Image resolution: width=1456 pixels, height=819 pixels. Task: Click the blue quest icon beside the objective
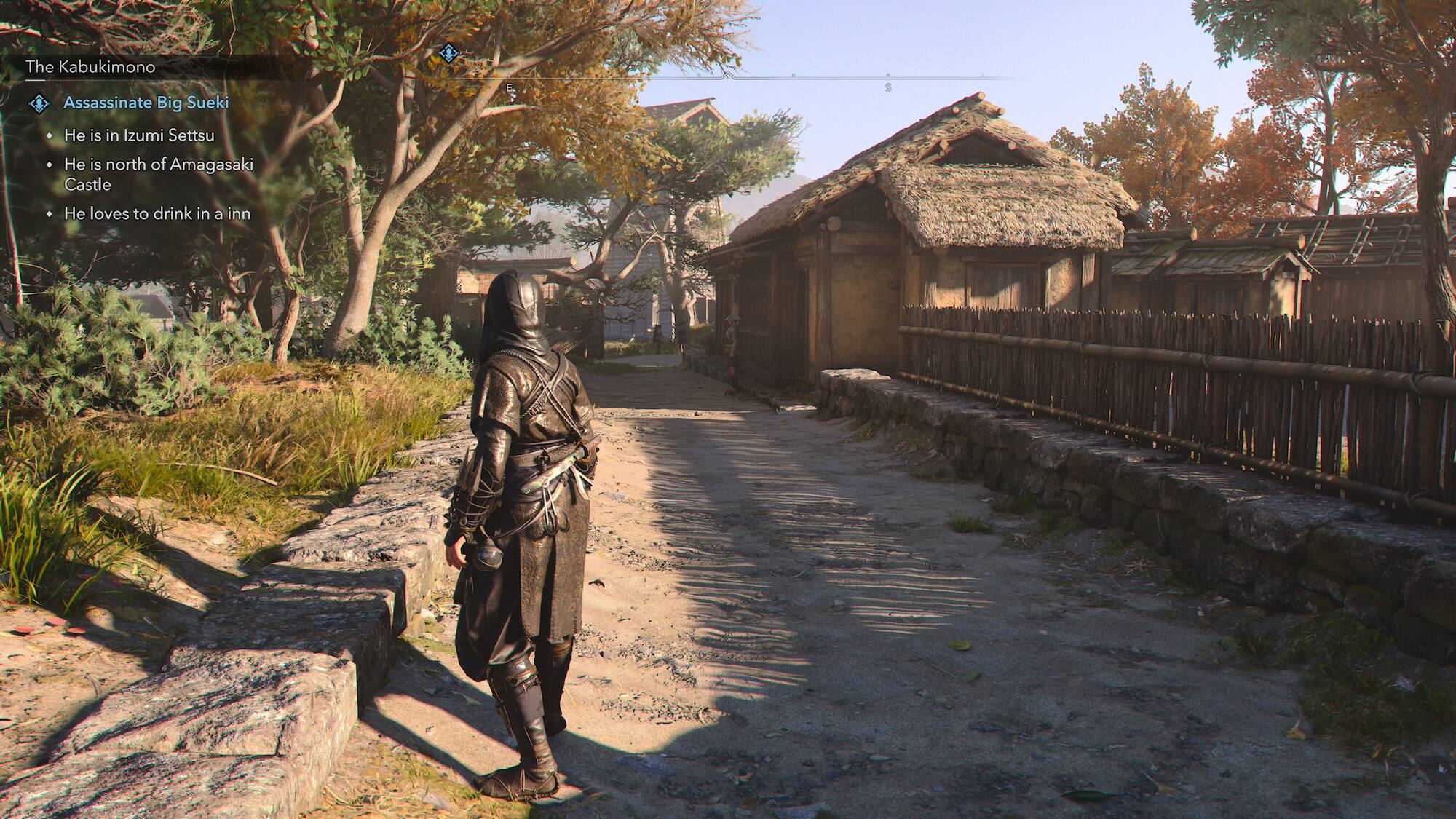(x=39, y=103)
